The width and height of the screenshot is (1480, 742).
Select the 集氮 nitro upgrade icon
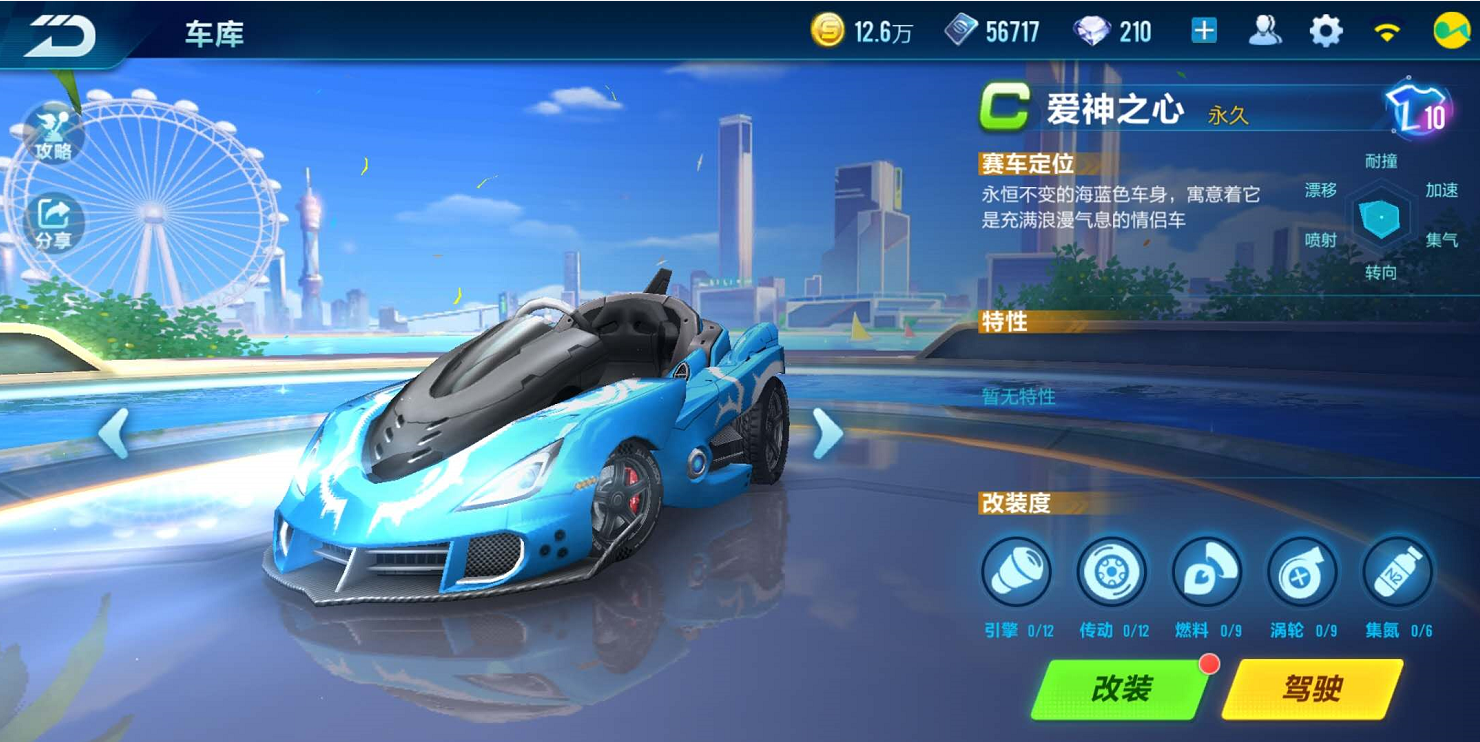pyautogui.click(x=1397, y=573)
